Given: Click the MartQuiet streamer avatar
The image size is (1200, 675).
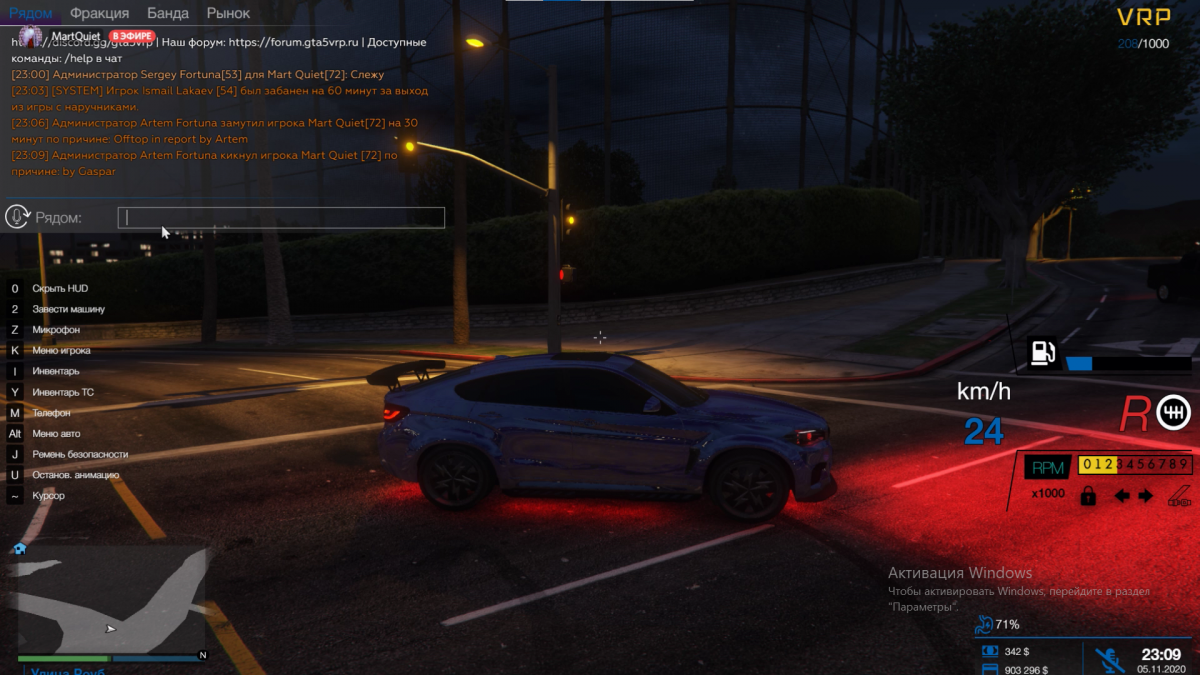Looking at the screenshot, I should coord(31,36).
